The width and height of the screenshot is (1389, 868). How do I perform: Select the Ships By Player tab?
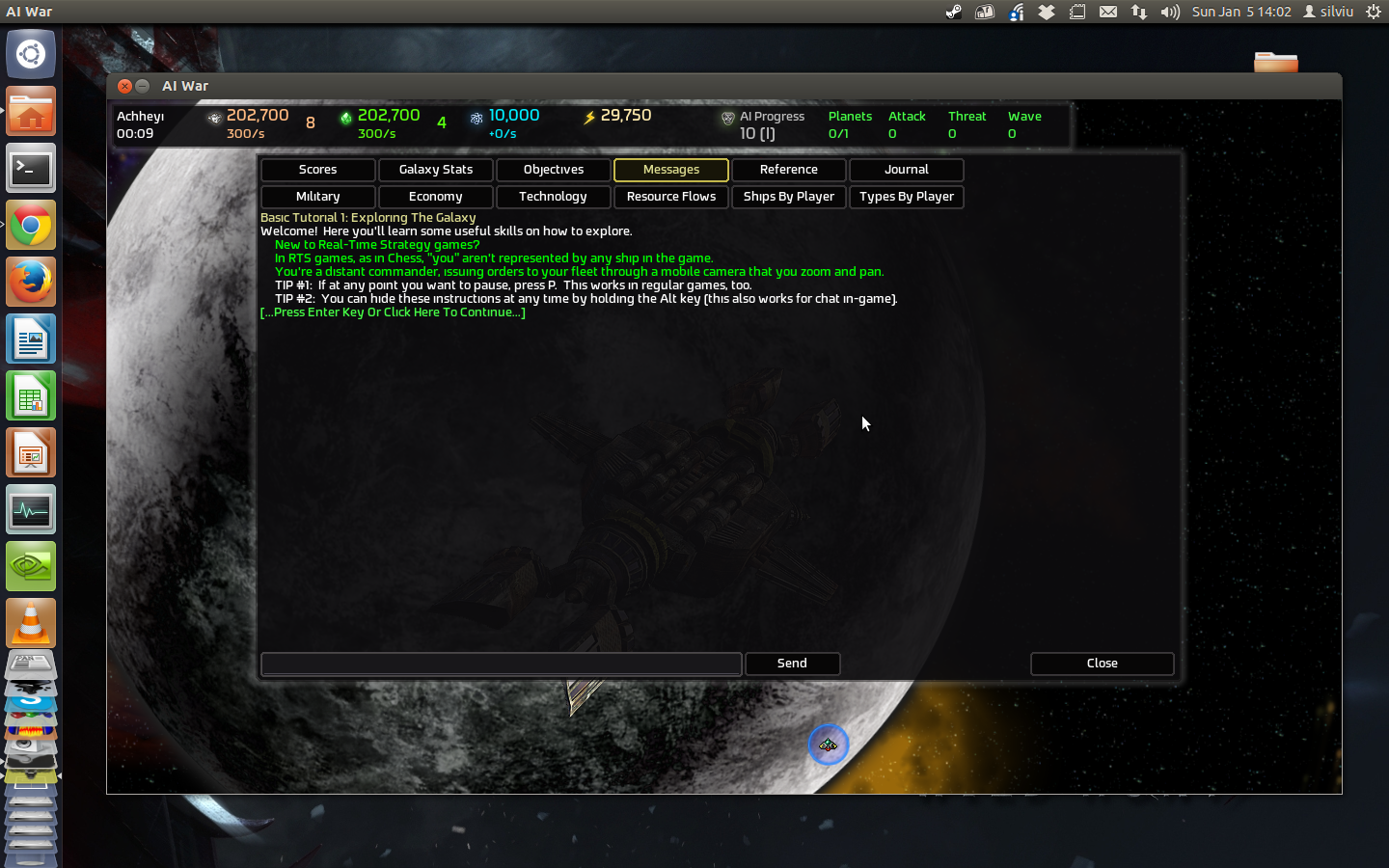[788, 197]
